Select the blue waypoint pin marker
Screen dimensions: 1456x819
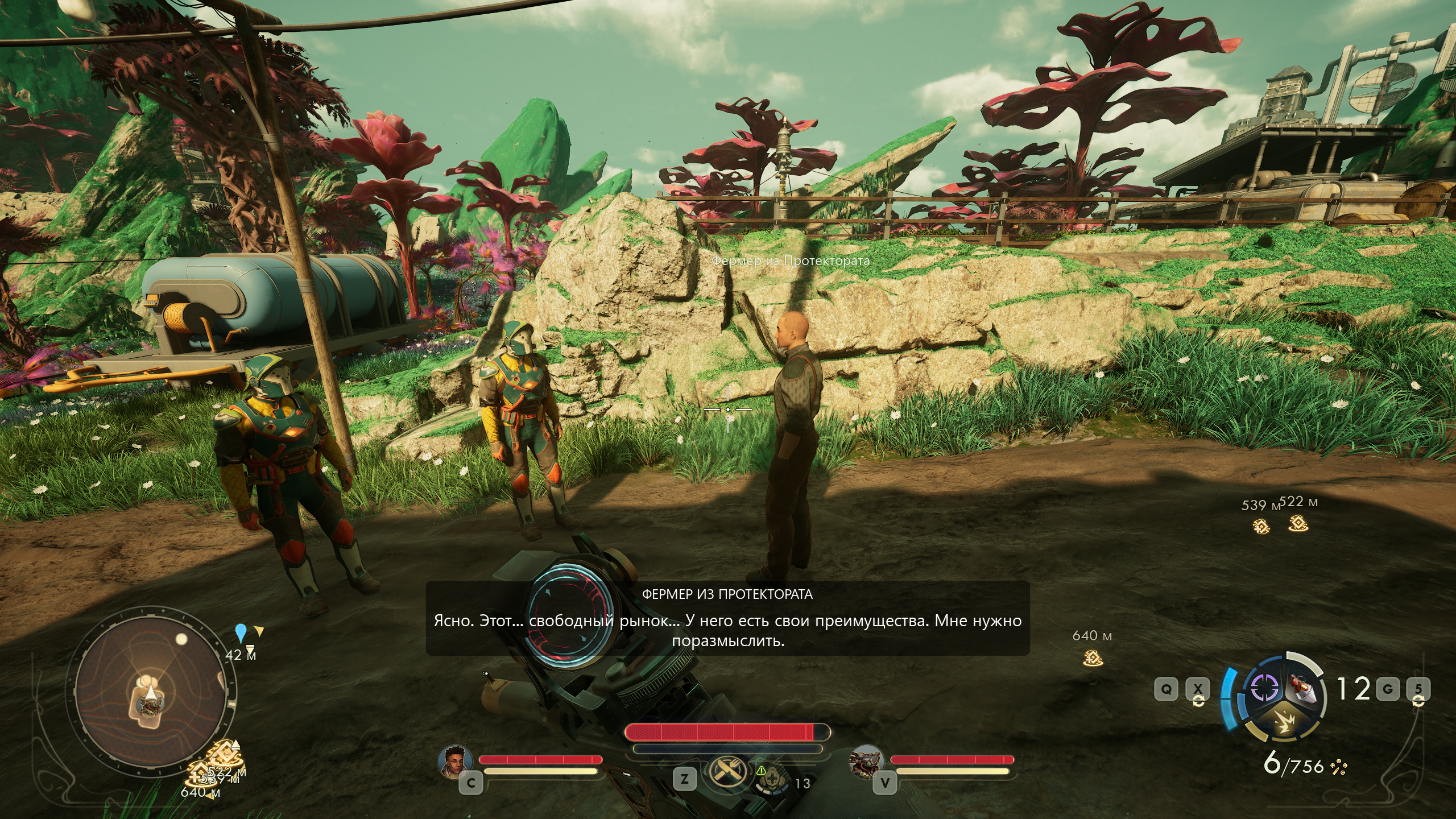(241, 632)
